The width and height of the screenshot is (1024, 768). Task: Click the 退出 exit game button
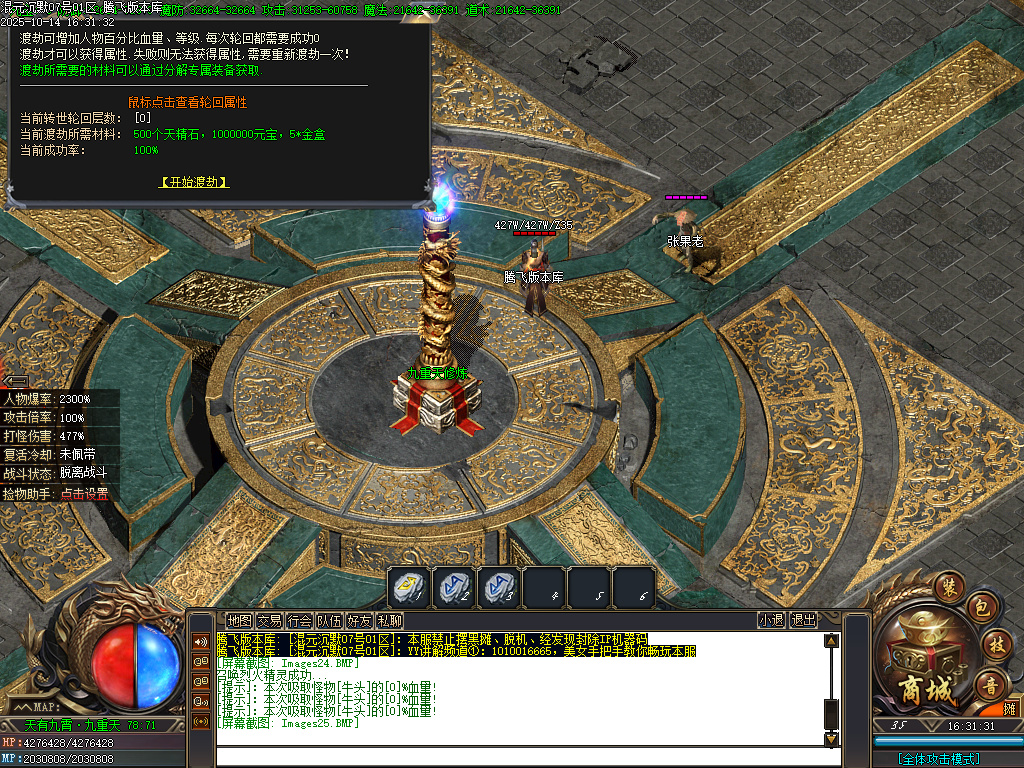point(803,620)
